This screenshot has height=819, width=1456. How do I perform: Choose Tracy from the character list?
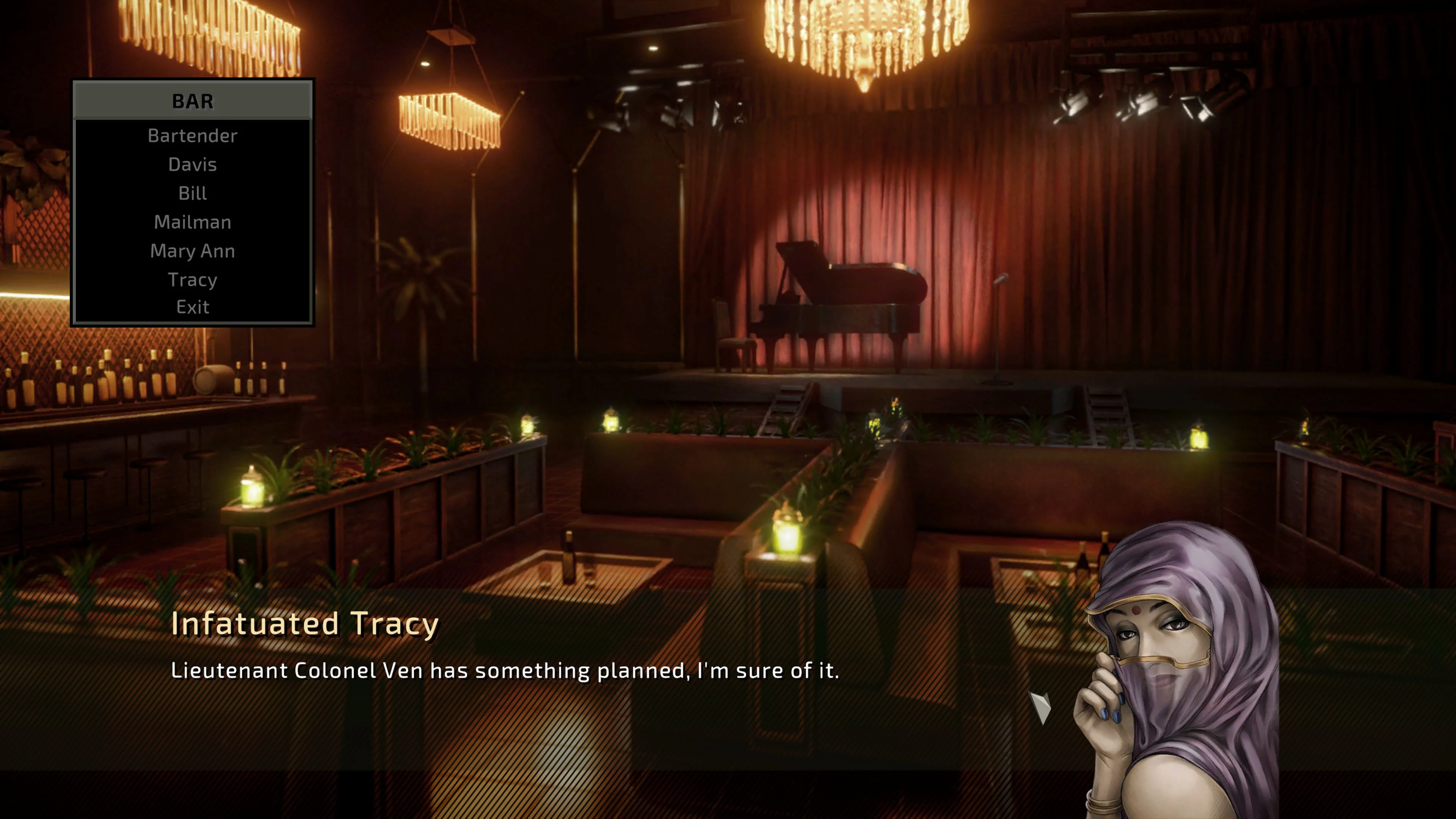pos(192,279)
